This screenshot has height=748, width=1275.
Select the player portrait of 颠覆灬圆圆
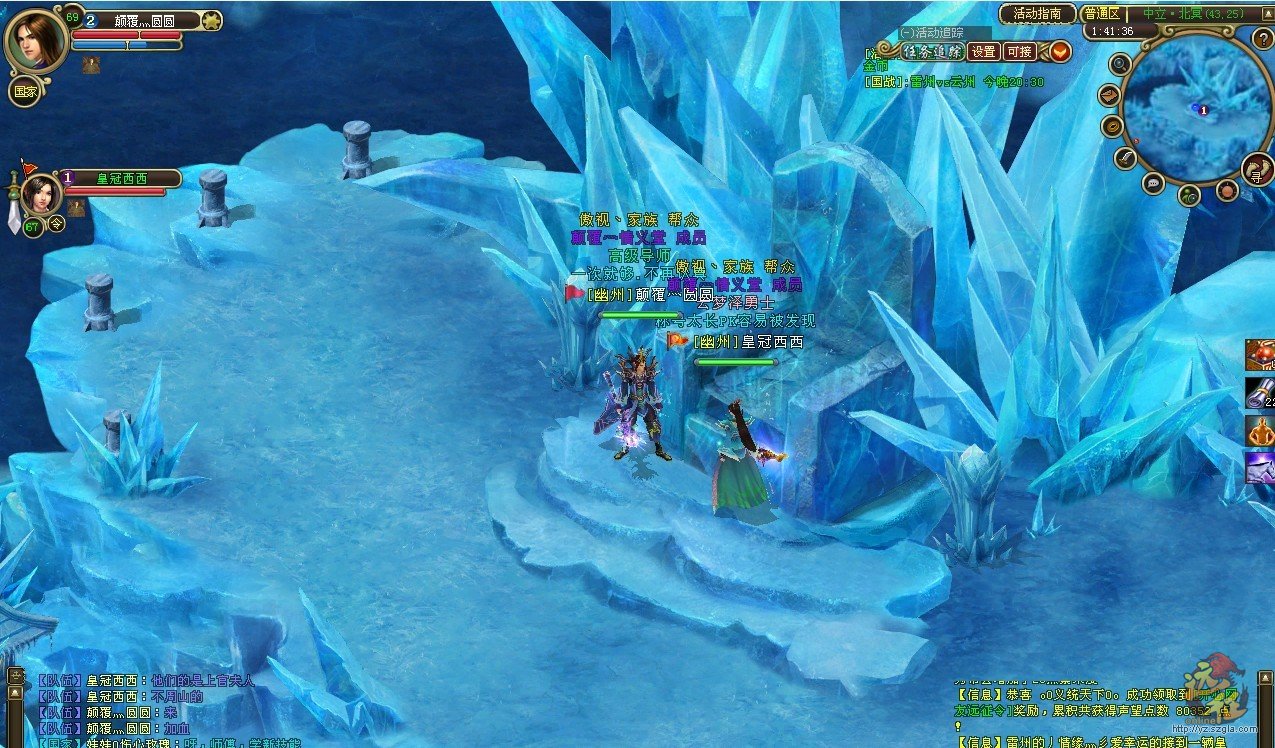click(x=36, y=39)
